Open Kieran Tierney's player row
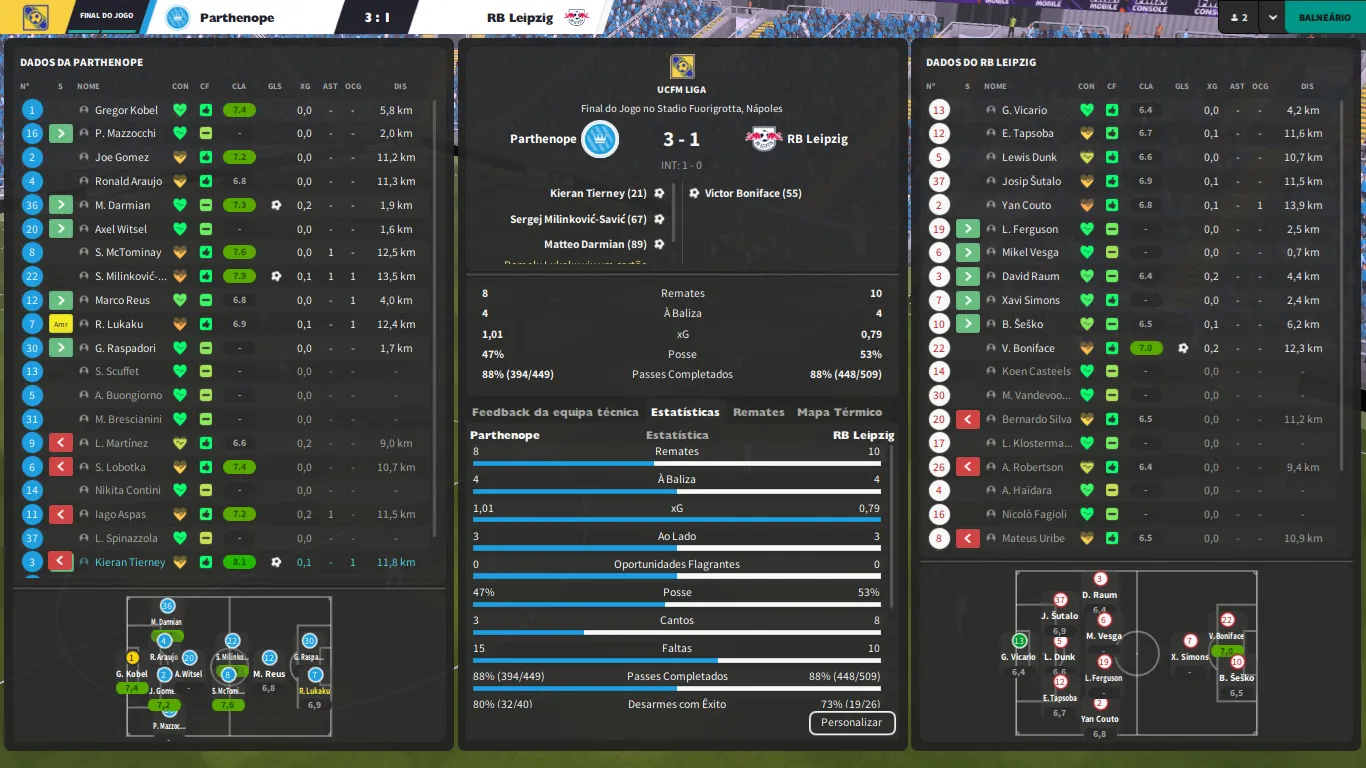 [x=130, y=562]
